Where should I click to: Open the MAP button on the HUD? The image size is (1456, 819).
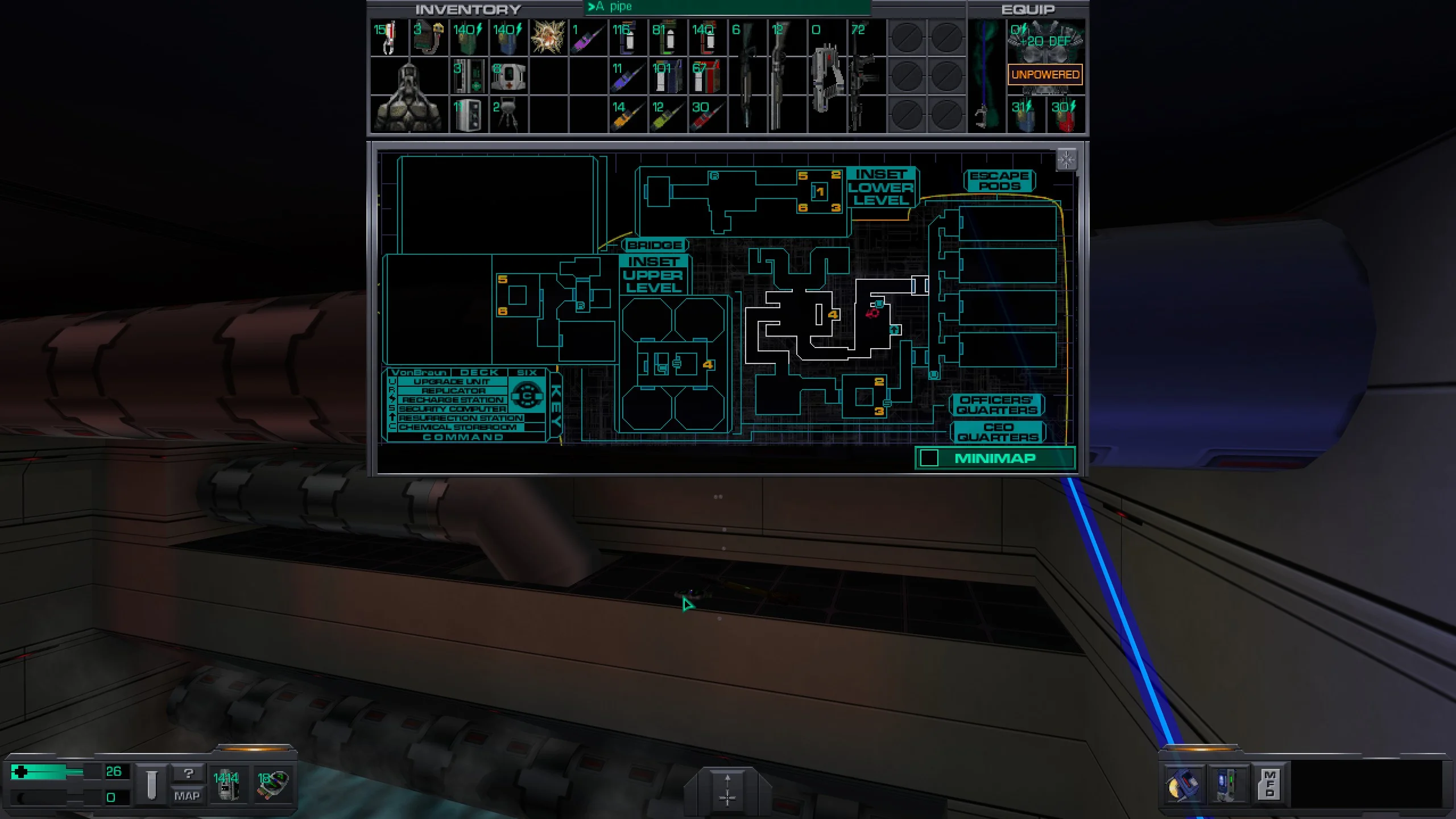click(x=187, y=796)
